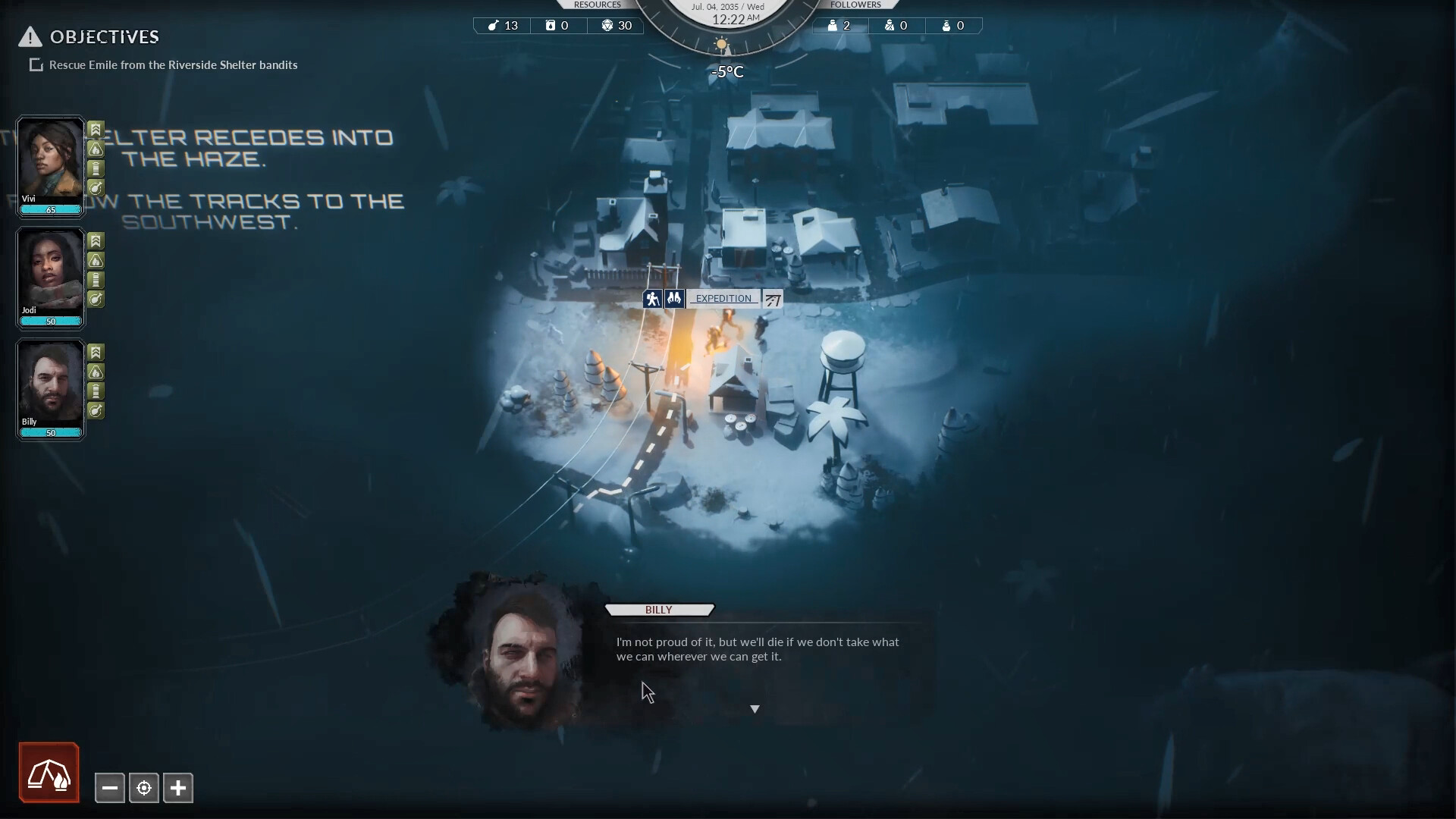Toggle Jodi's warmth warning indicator
The height and width of the screenshot is (819, 1456).
click(x=95, y=260)
